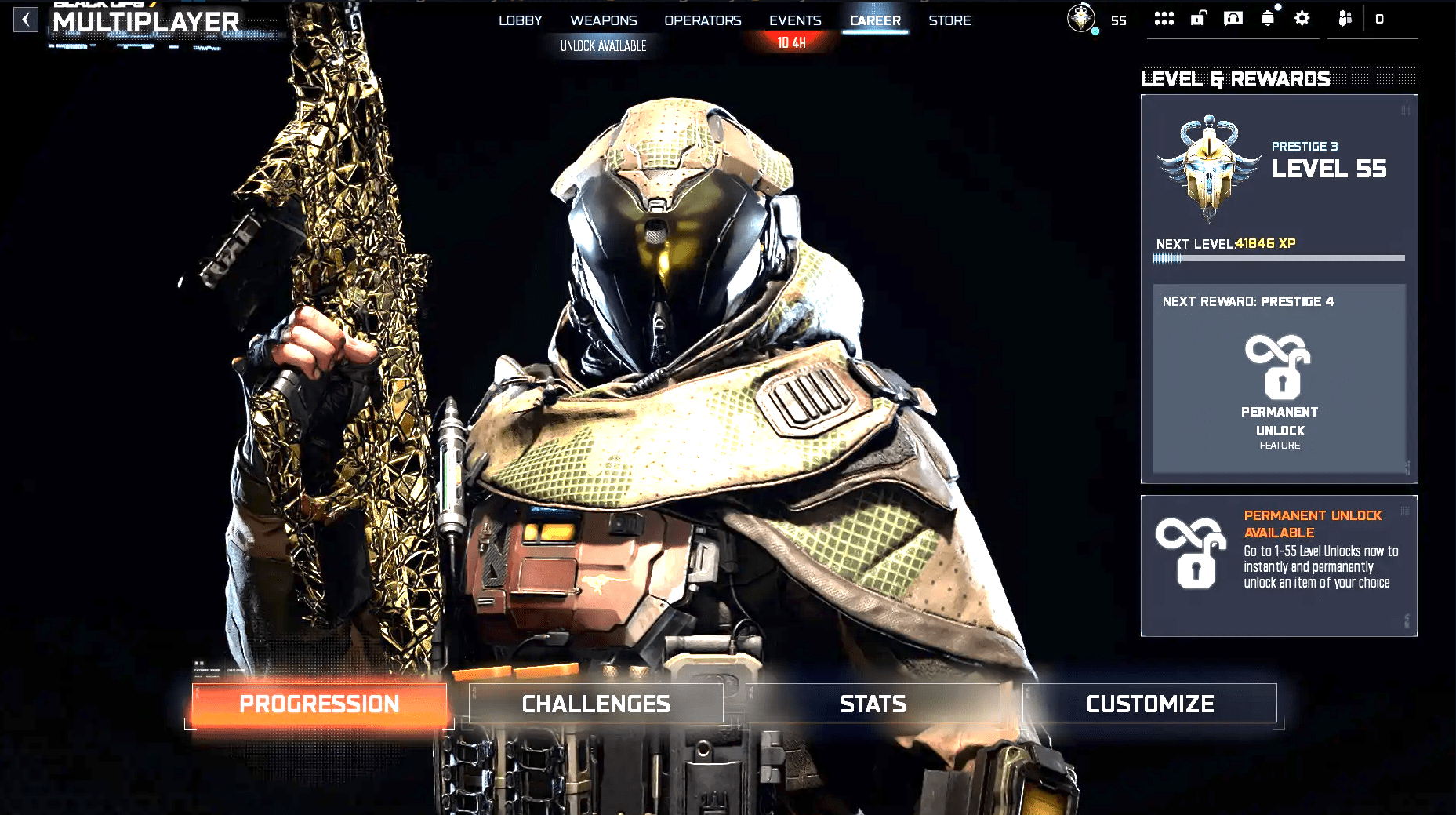The image size is (1456, 815).
Task: Click the Unlock Available banner under Weapons
Action: pos(603,45)
